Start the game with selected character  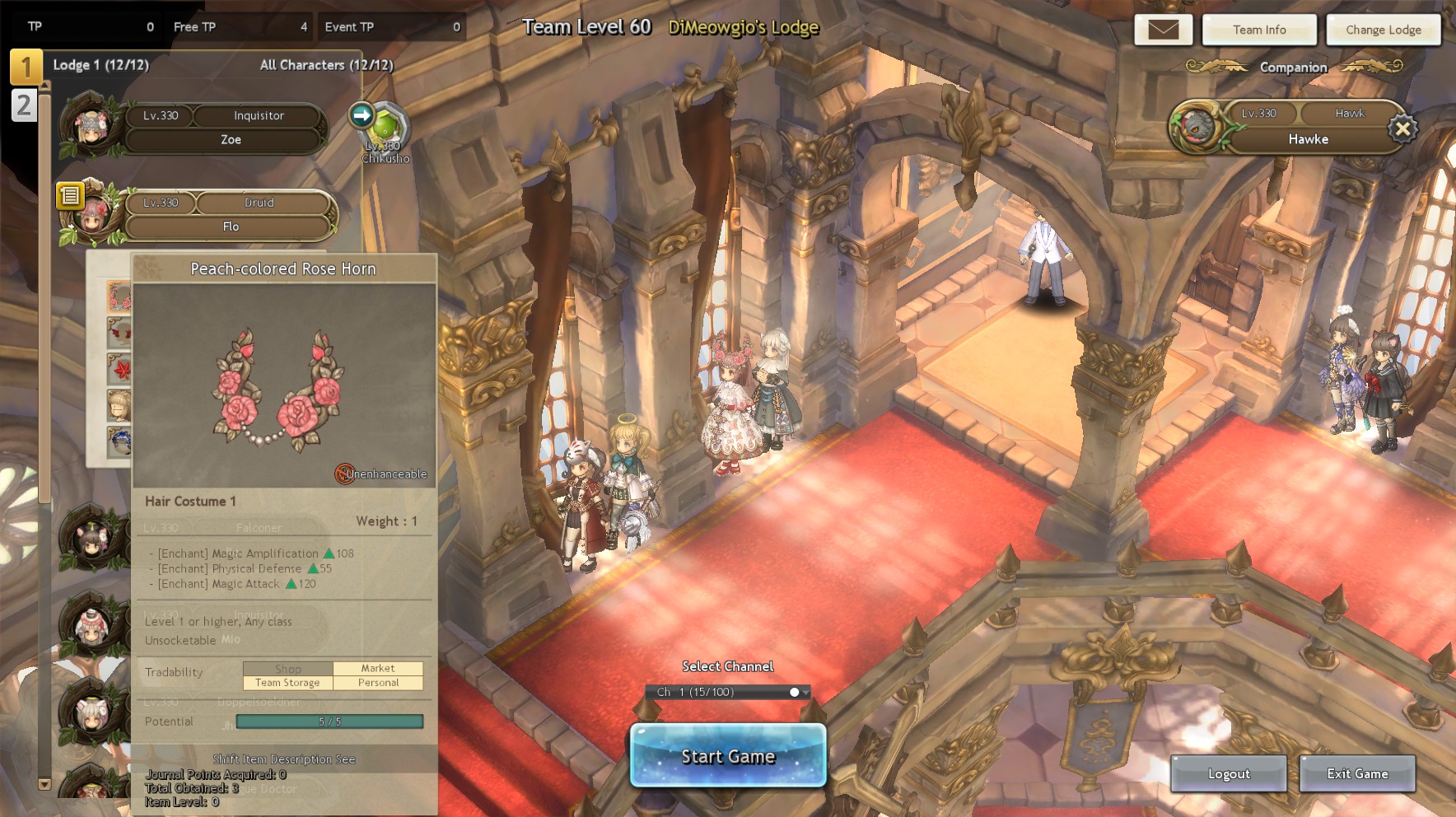point(728,756)
